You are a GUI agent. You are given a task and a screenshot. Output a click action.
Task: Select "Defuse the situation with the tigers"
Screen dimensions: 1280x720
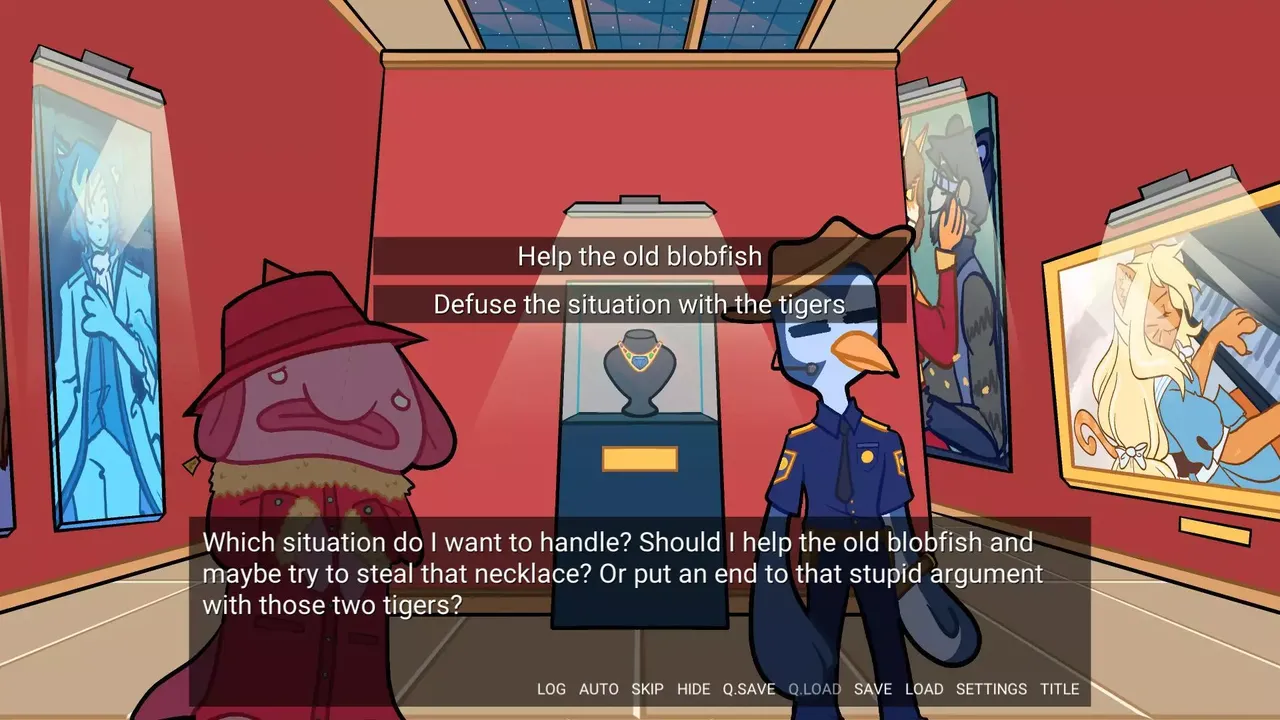[640, 304]
